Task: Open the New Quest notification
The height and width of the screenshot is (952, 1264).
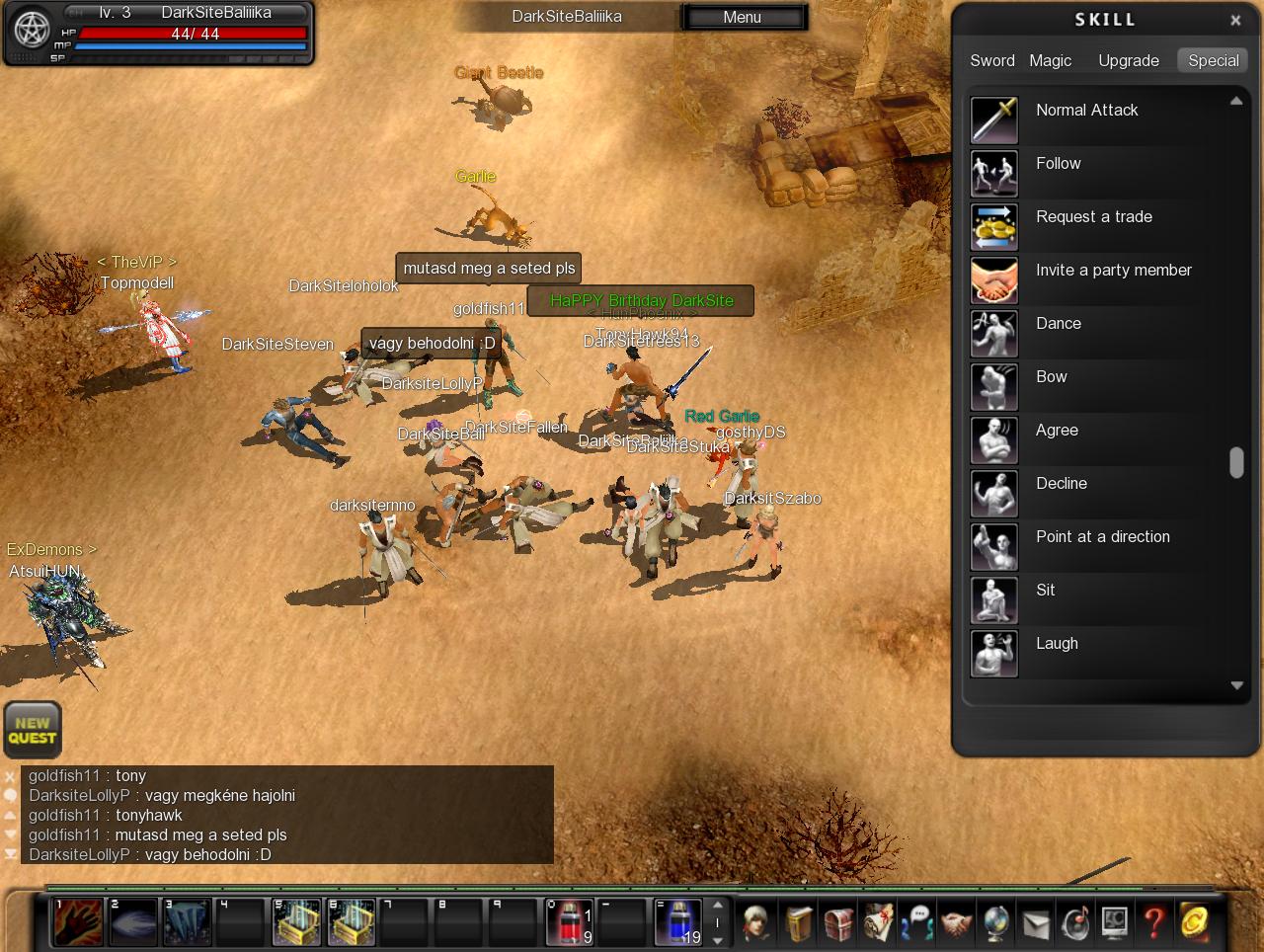Action: tap(33, 730)
